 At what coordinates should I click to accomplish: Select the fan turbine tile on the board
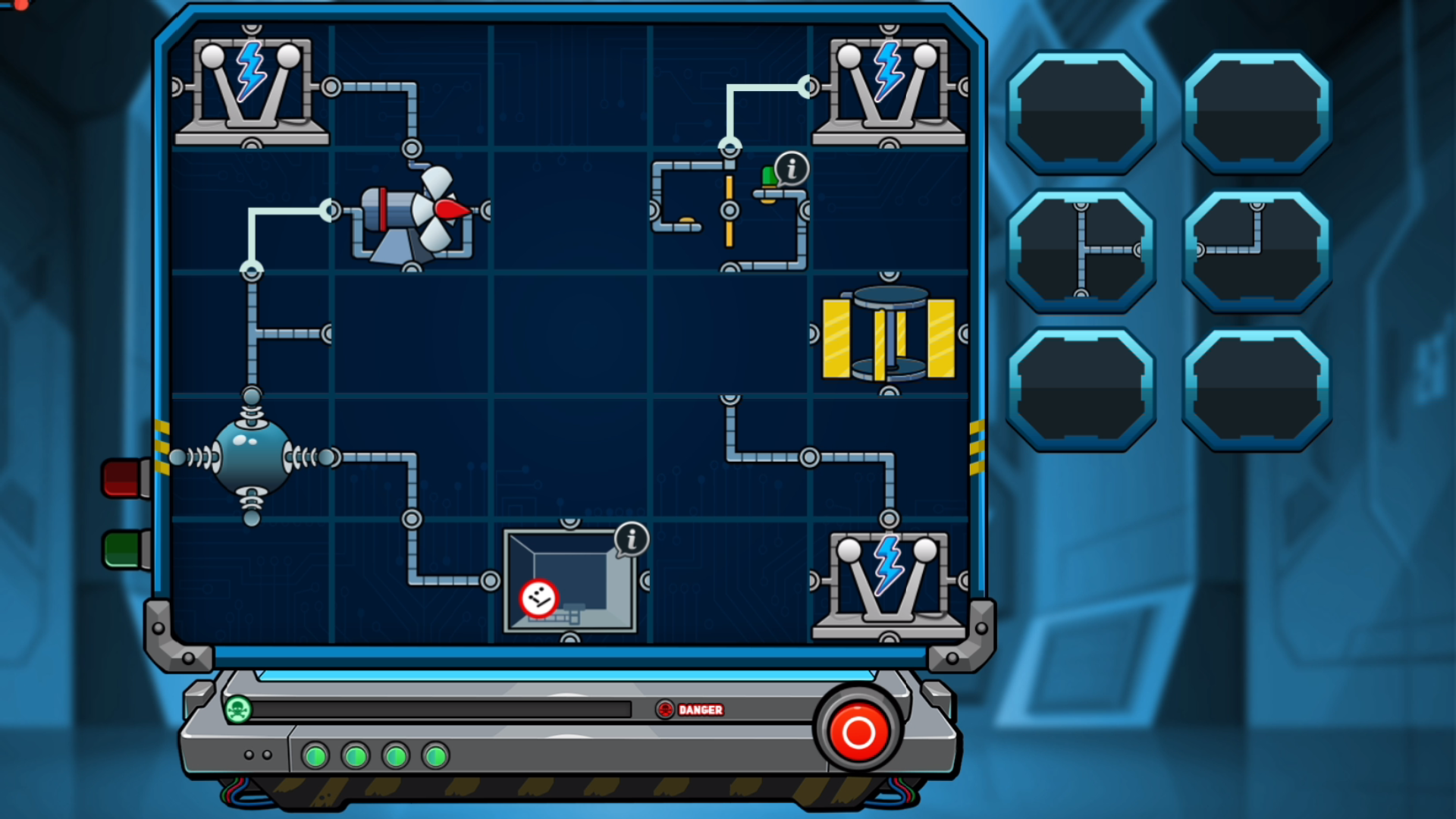[x=413, y=212]
